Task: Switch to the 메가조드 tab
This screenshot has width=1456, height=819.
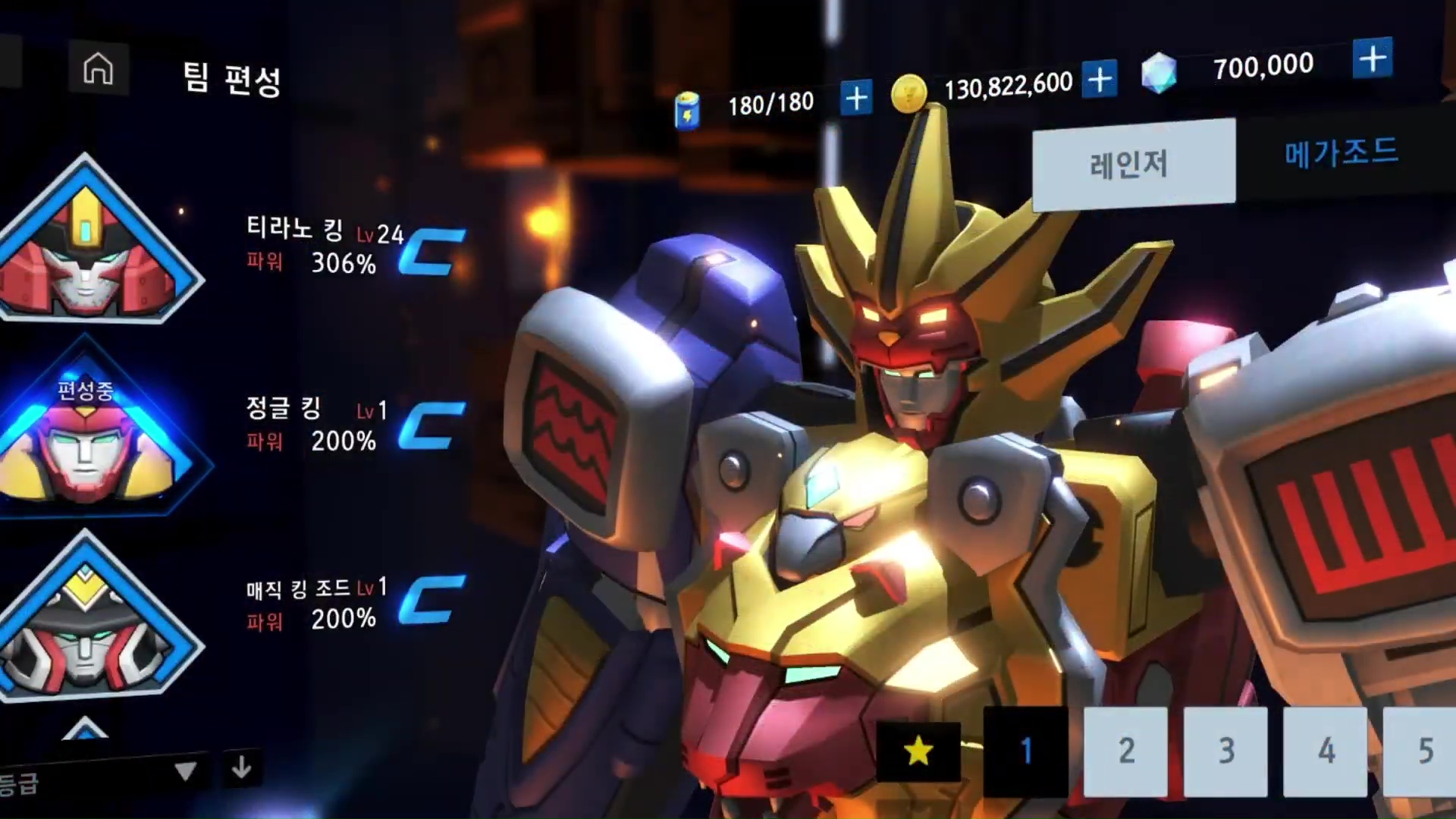Action: (1341, 152)
